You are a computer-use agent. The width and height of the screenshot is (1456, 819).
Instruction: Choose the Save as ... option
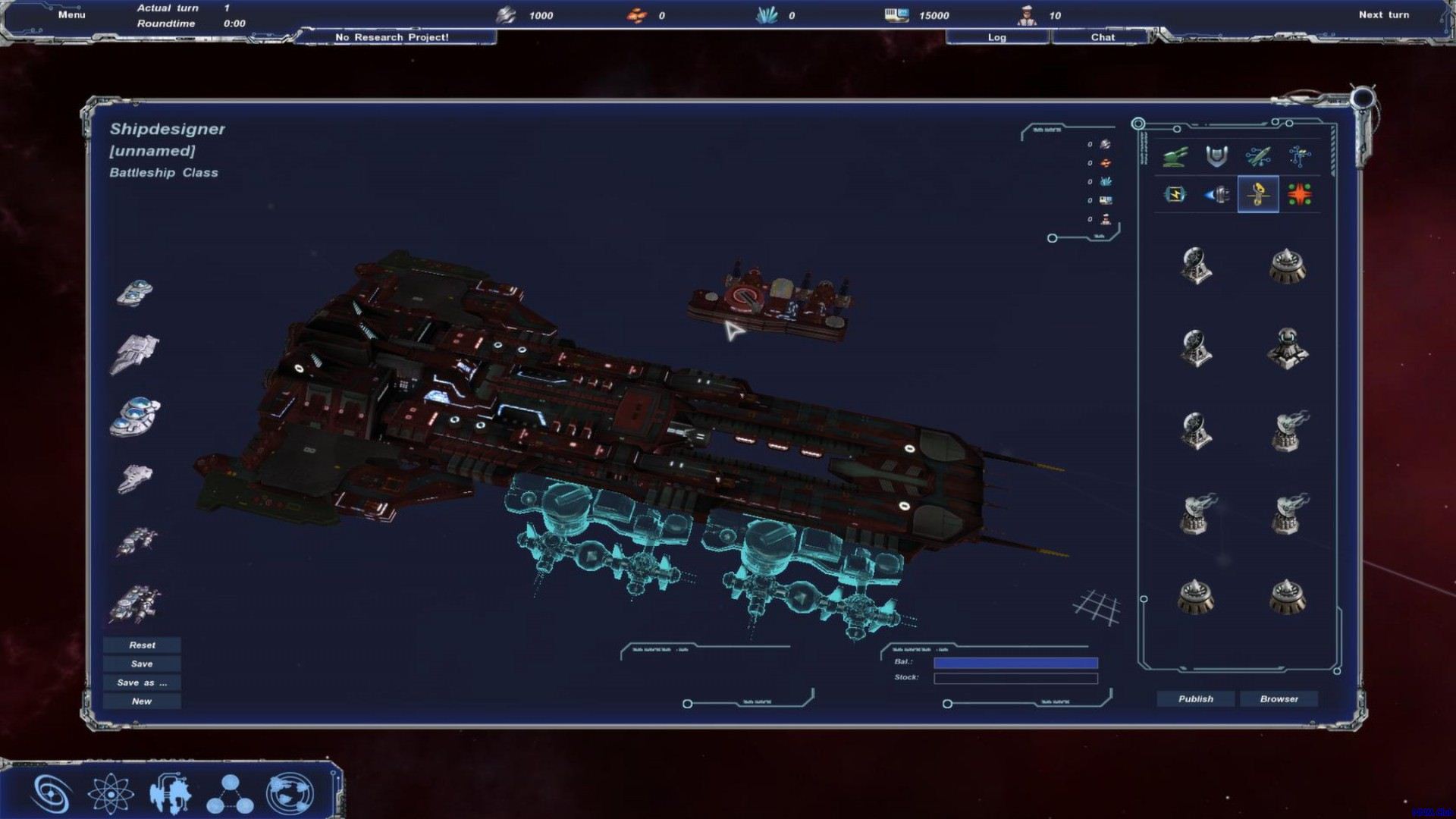click(142, 683)
